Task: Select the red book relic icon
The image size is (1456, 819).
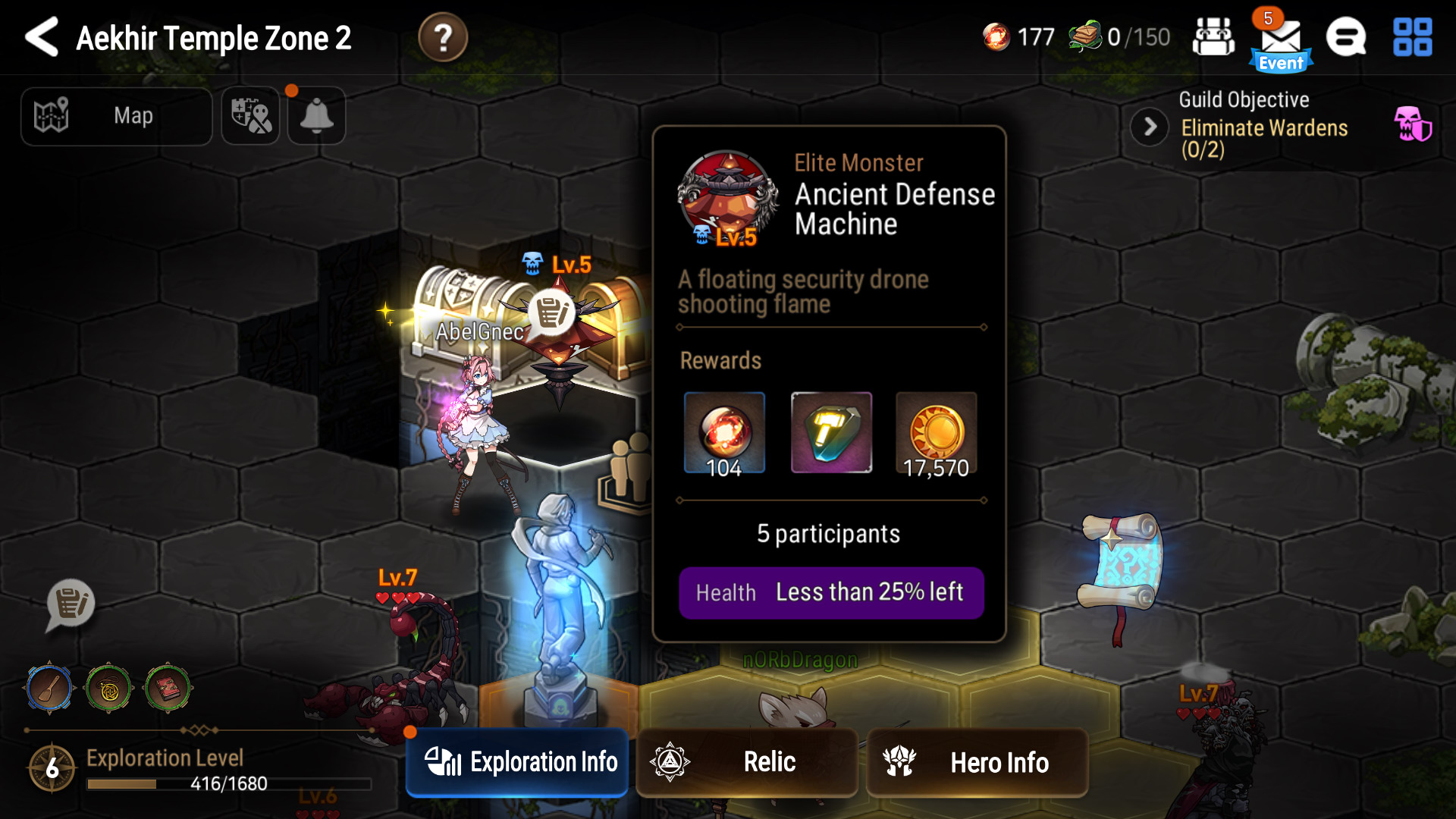Action: tap(168, 689)
